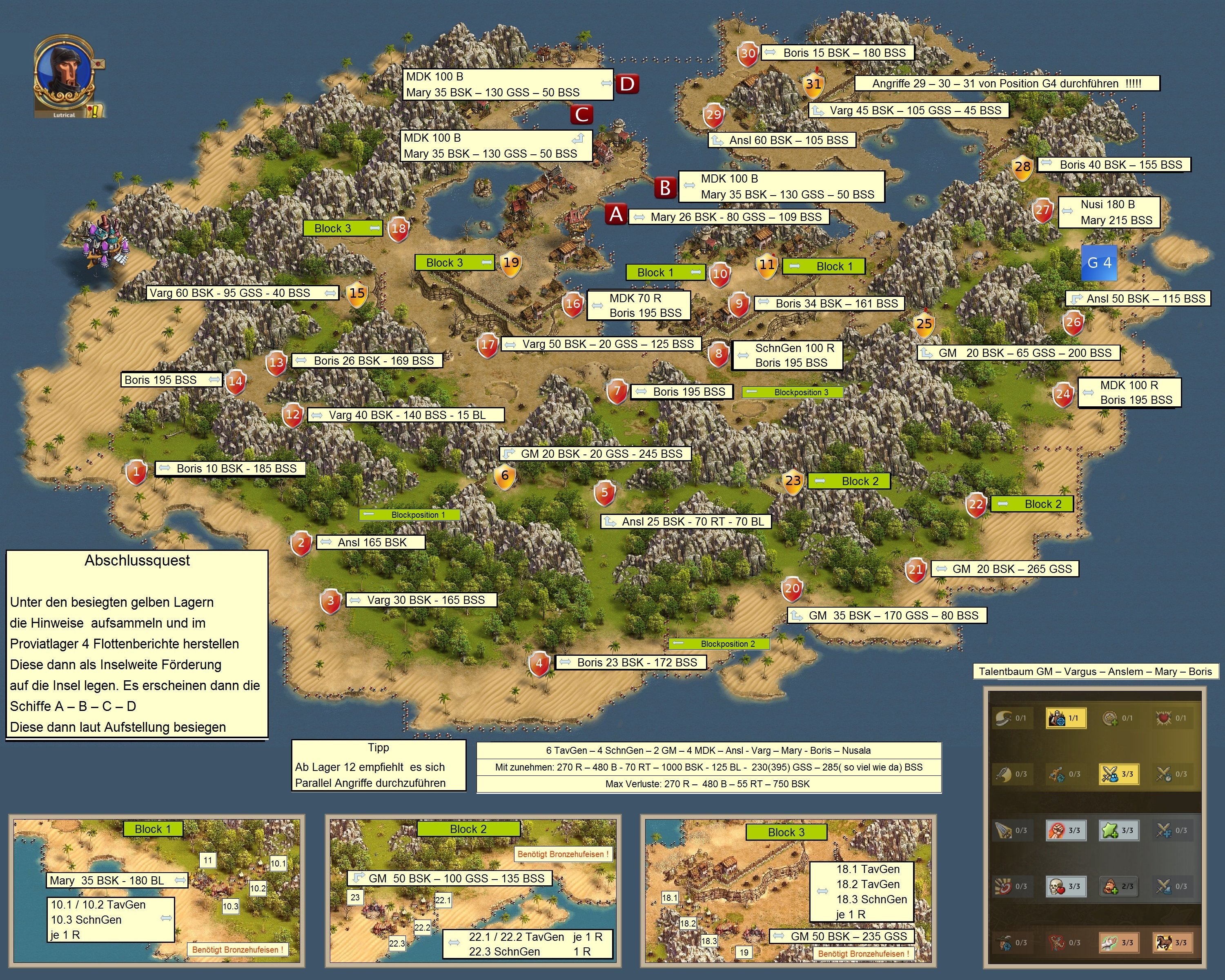Select camp marker number 14
Image resolution: width=1225 pixels, height=980 pixels.
click(235, 381)
